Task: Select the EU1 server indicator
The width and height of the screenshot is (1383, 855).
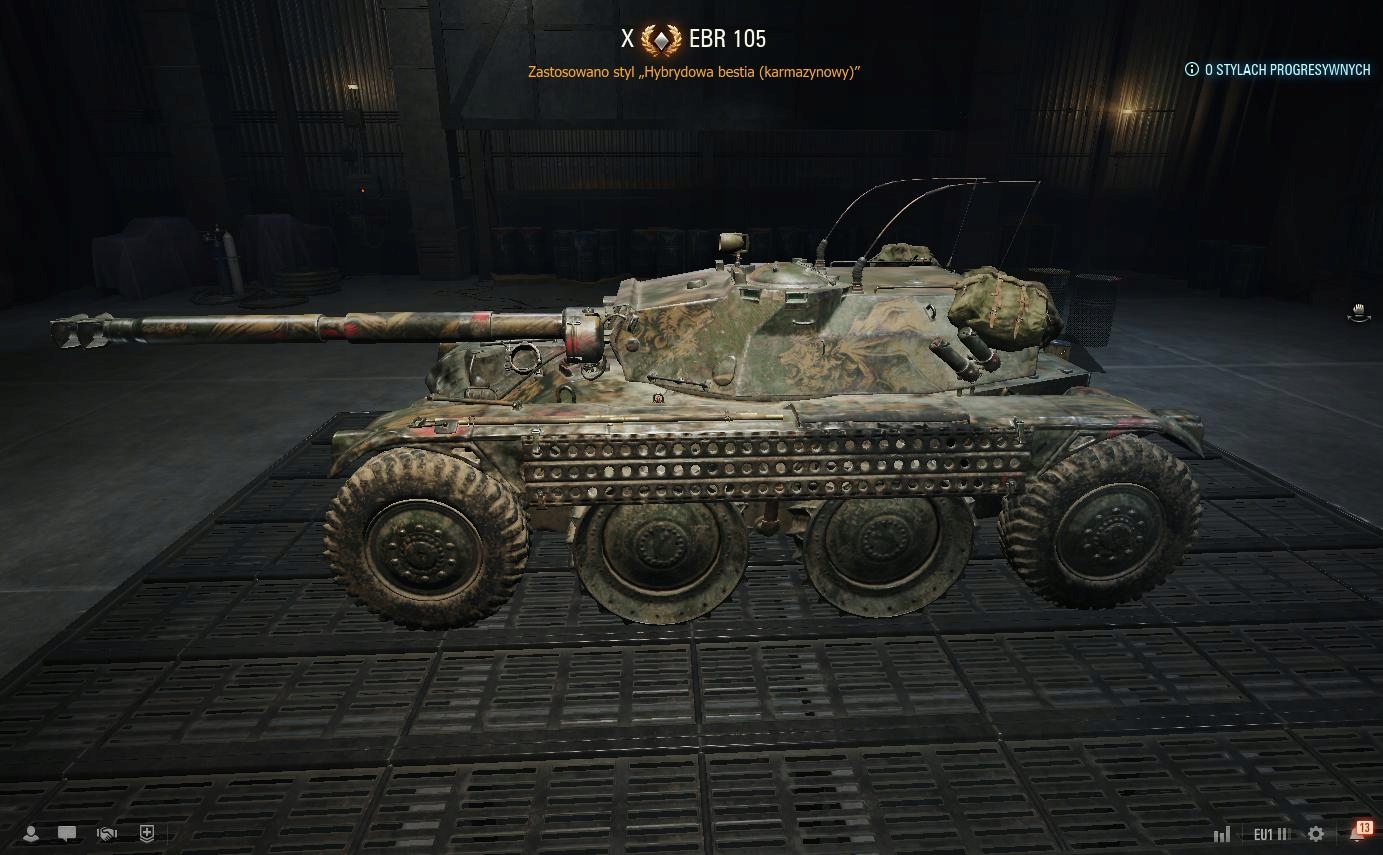Action: pos(1270,834)
